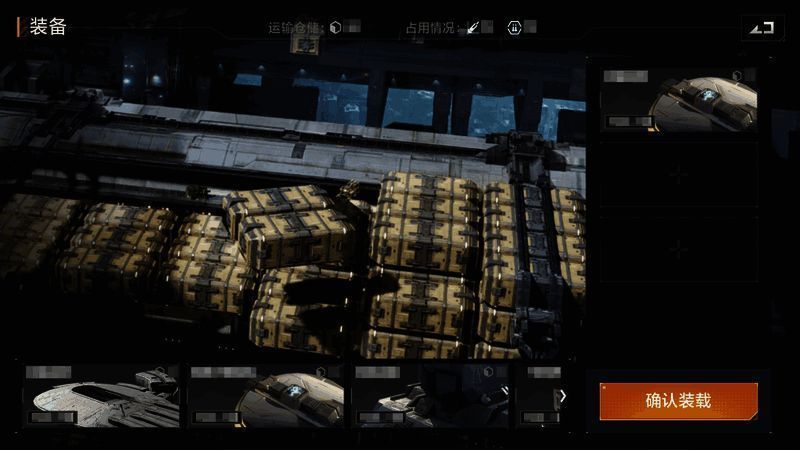This screenshot has width=800, height=450.
Task: Select the dark third card in the bottom row
Action: (430, 396)
